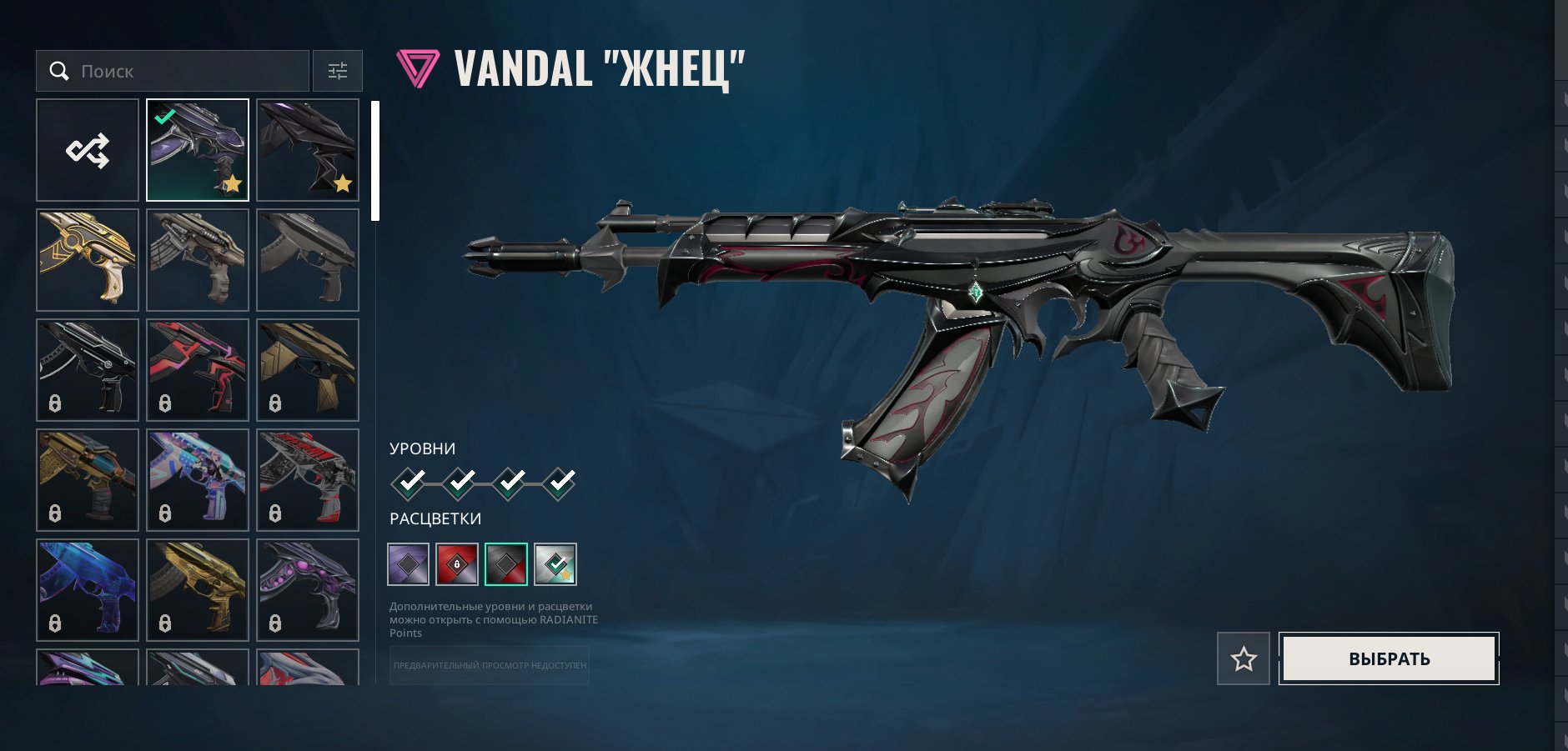The width and height of the screenshot is (1568, 751).
Task: Select the locked red and pink Vandal skin
Action: pyautogui.click(x=198, y=370)
